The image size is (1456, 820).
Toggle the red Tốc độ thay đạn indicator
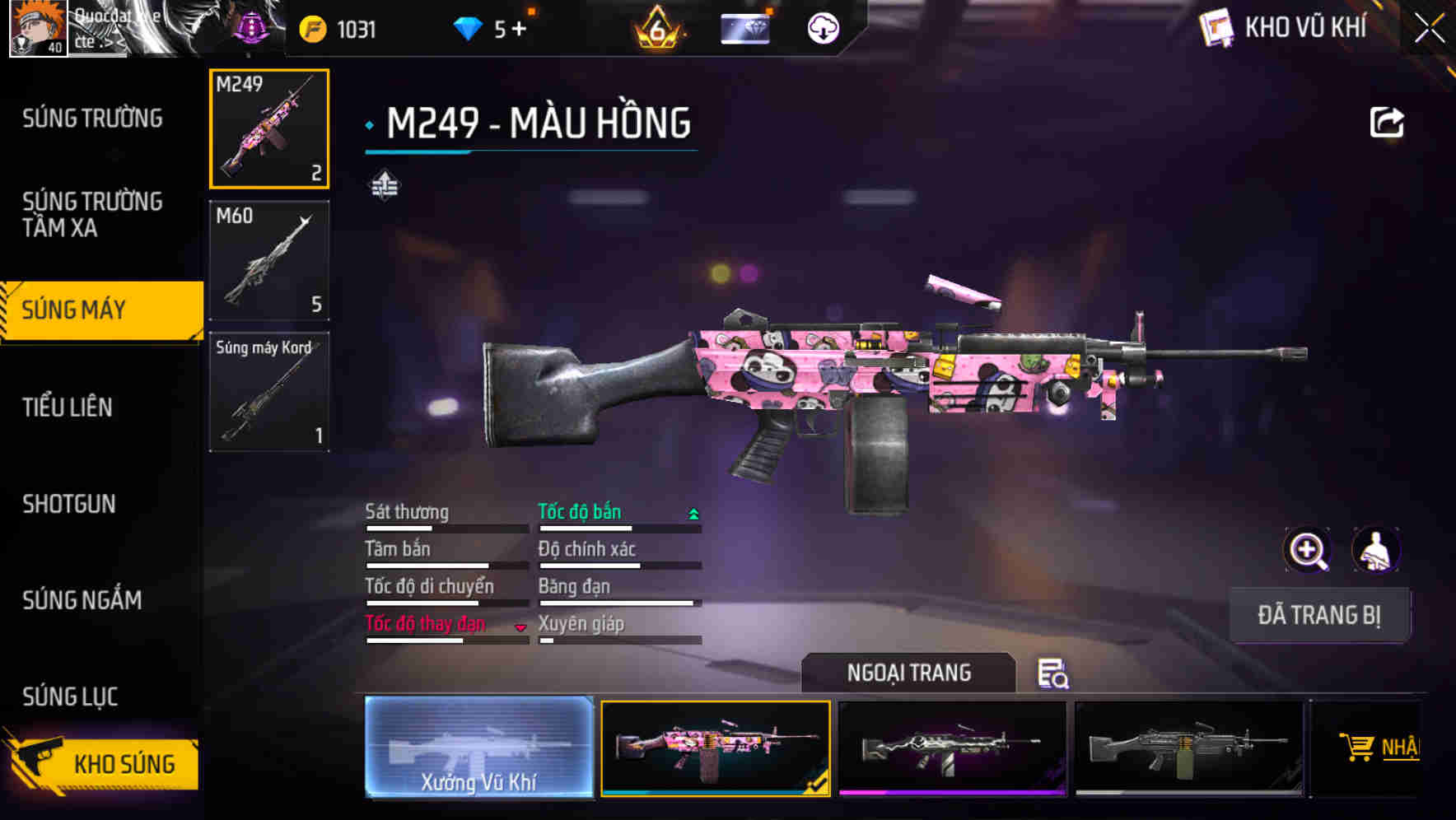pyautogui.click(x=521, y=627)
